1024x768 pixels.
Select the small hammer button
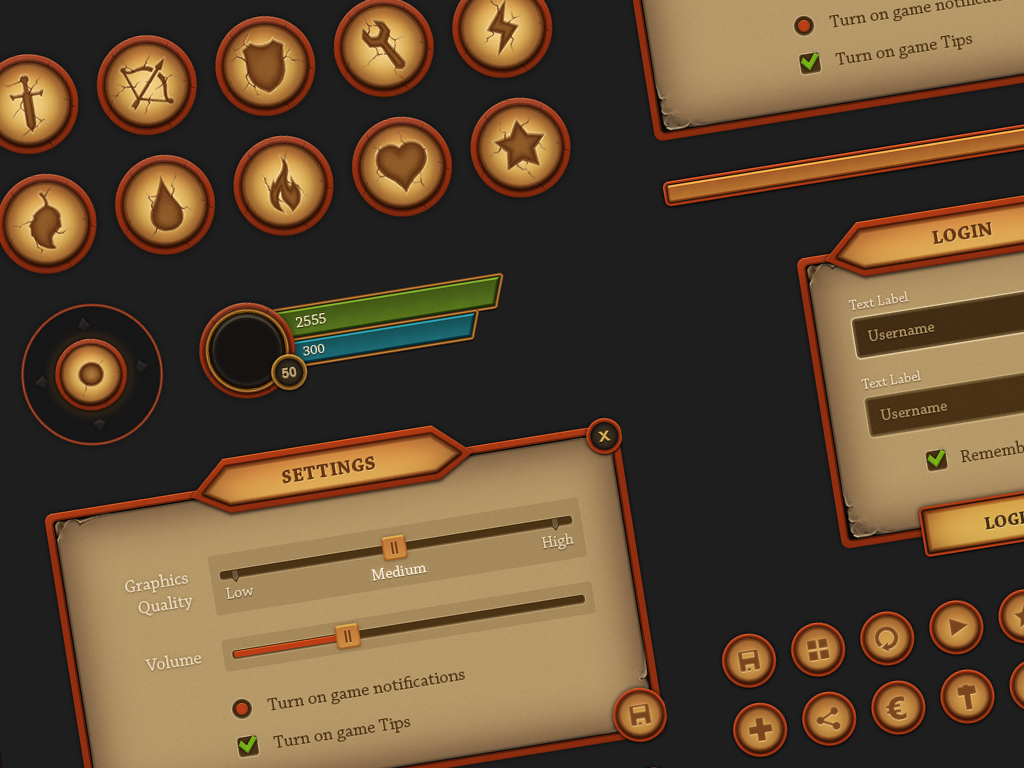[x=967, y=696]
